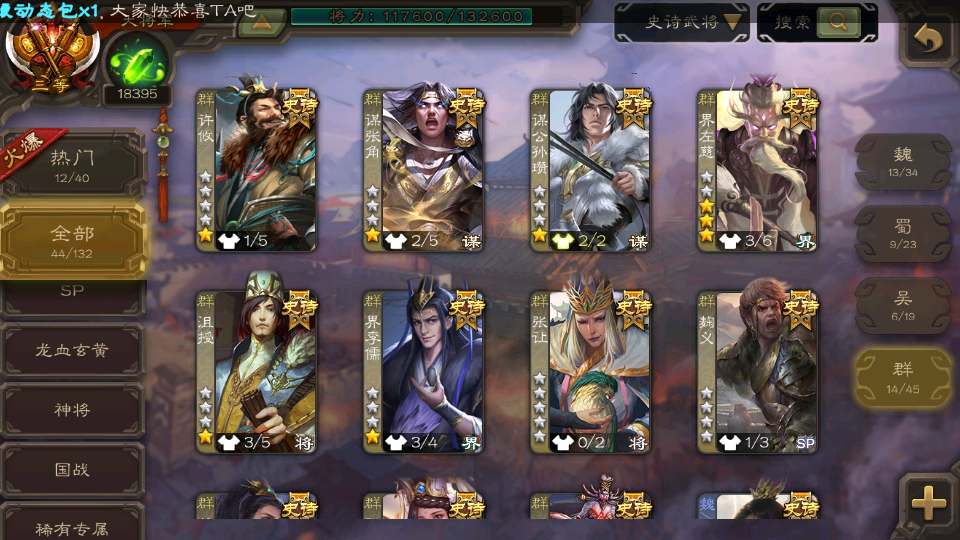Open the 史诗武将 rarity dropdown
960x540 pixels.
[682, 22]
